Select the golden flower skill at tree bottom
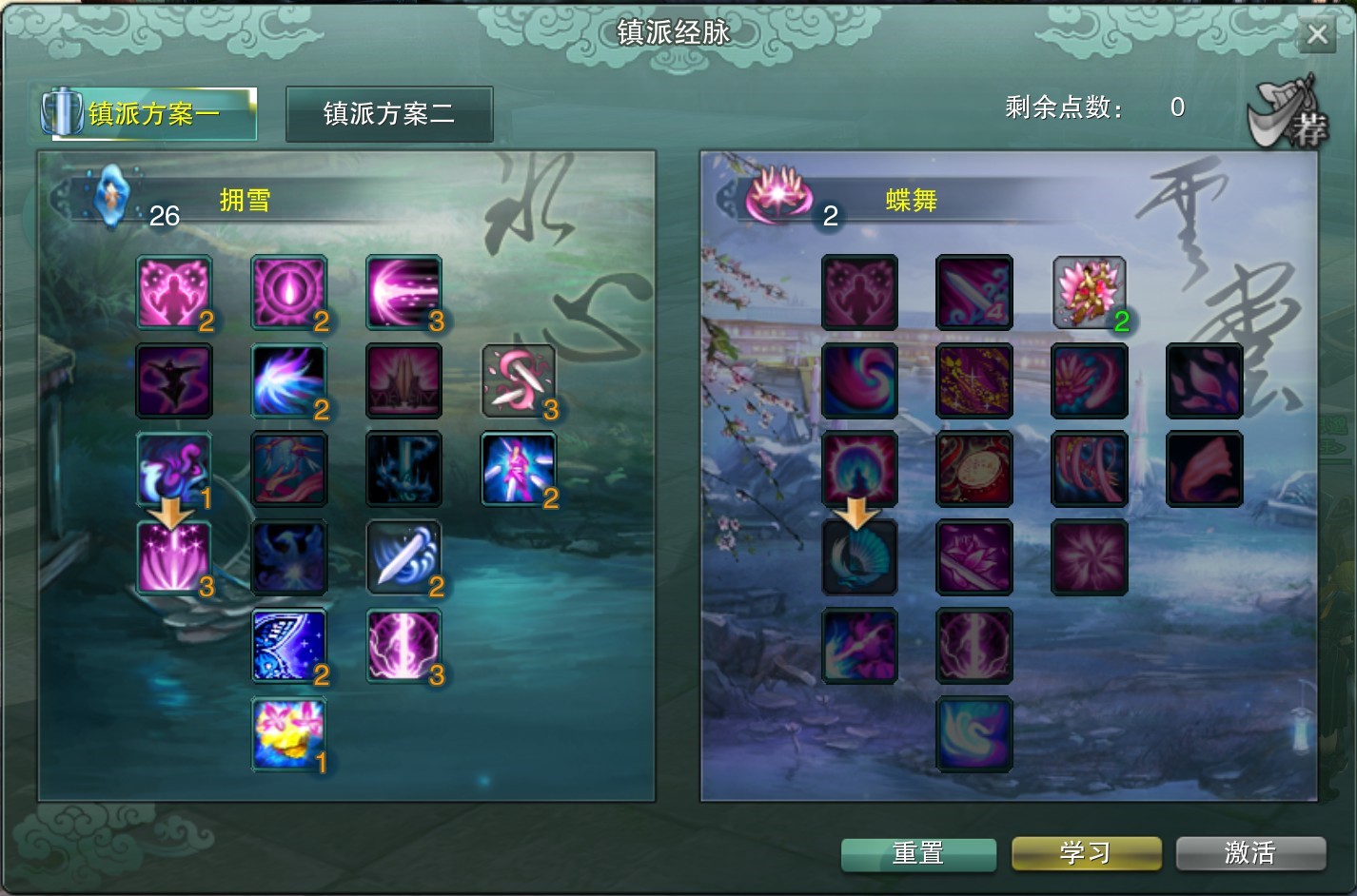Viewport: 1357px width, 896px height. [x=288, y=732]
